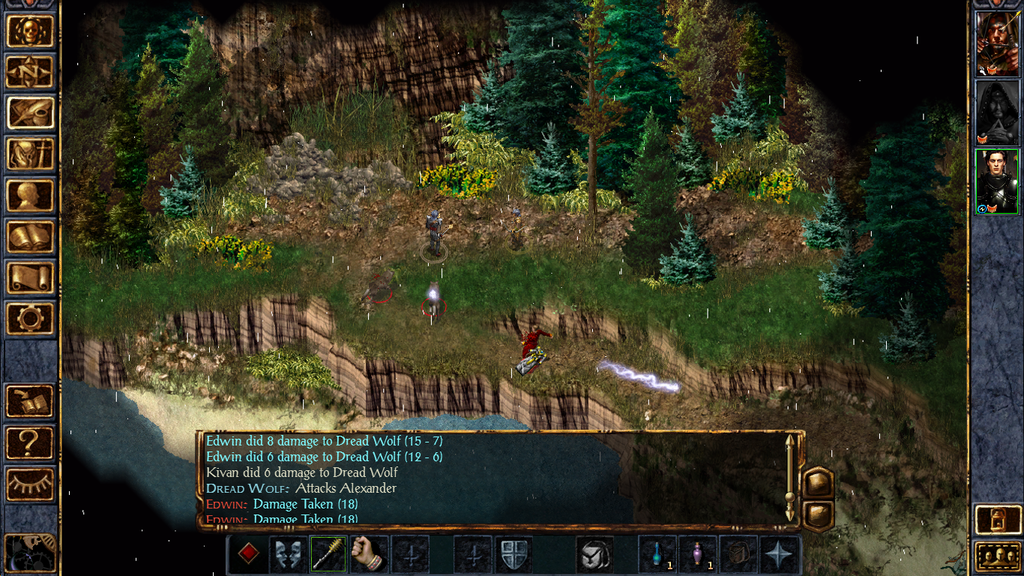
Task: Open the journal with the quill icon
Action: (x=30, y=112)
